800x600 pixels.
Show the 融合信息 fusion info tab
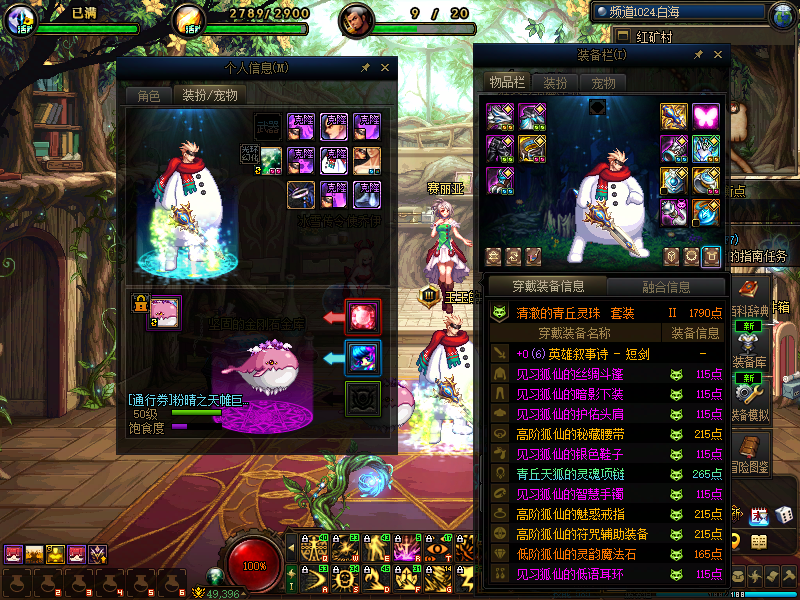coord(664,287)
